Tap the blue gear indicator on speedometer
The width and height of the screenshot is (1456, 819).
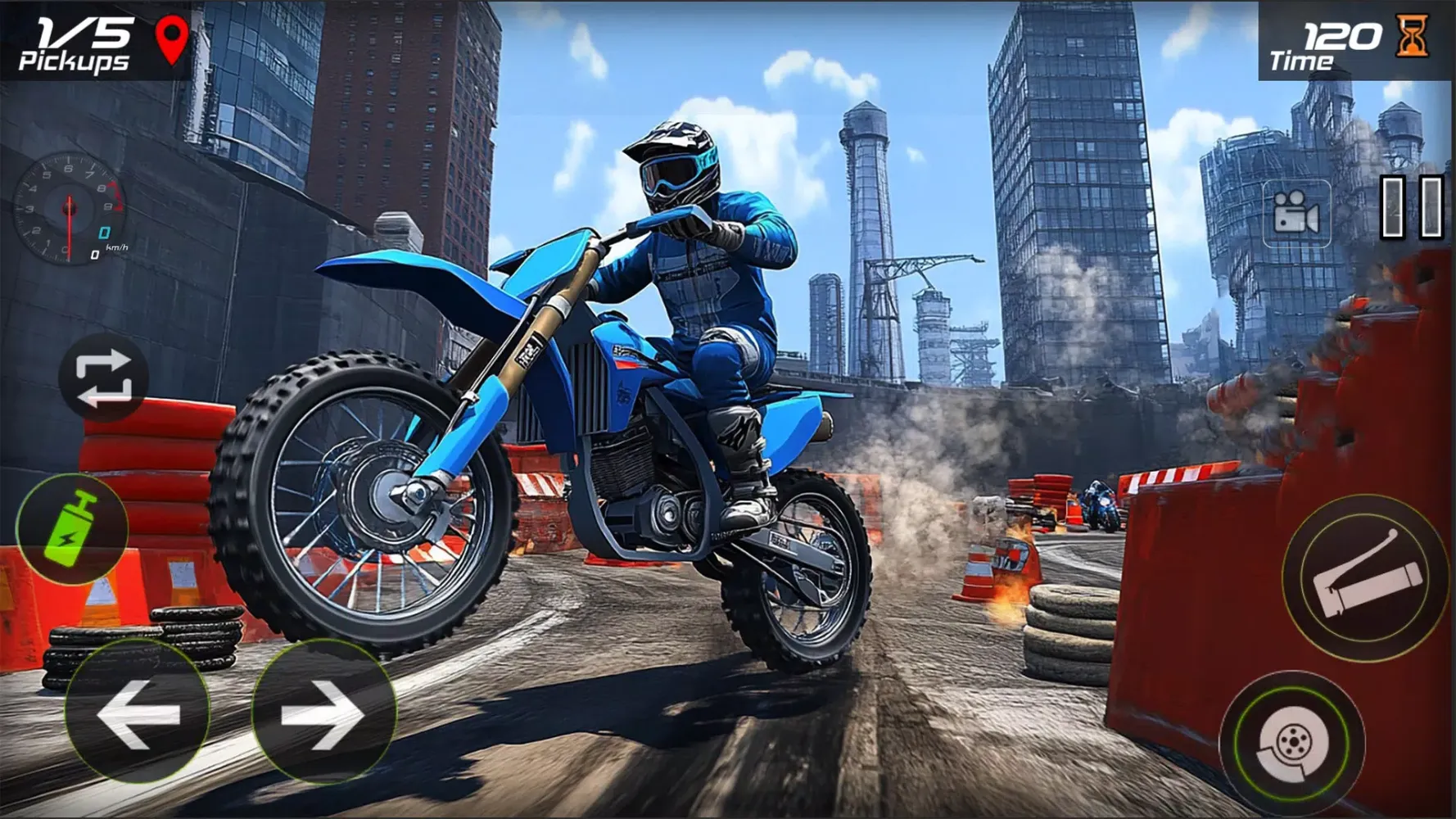[104, 231]
